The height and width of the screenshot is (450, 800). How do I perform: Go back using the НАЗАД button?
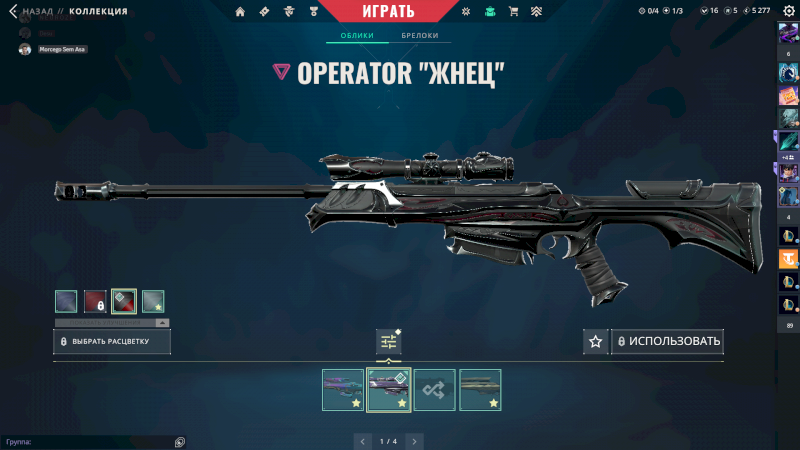click(32, 11)
